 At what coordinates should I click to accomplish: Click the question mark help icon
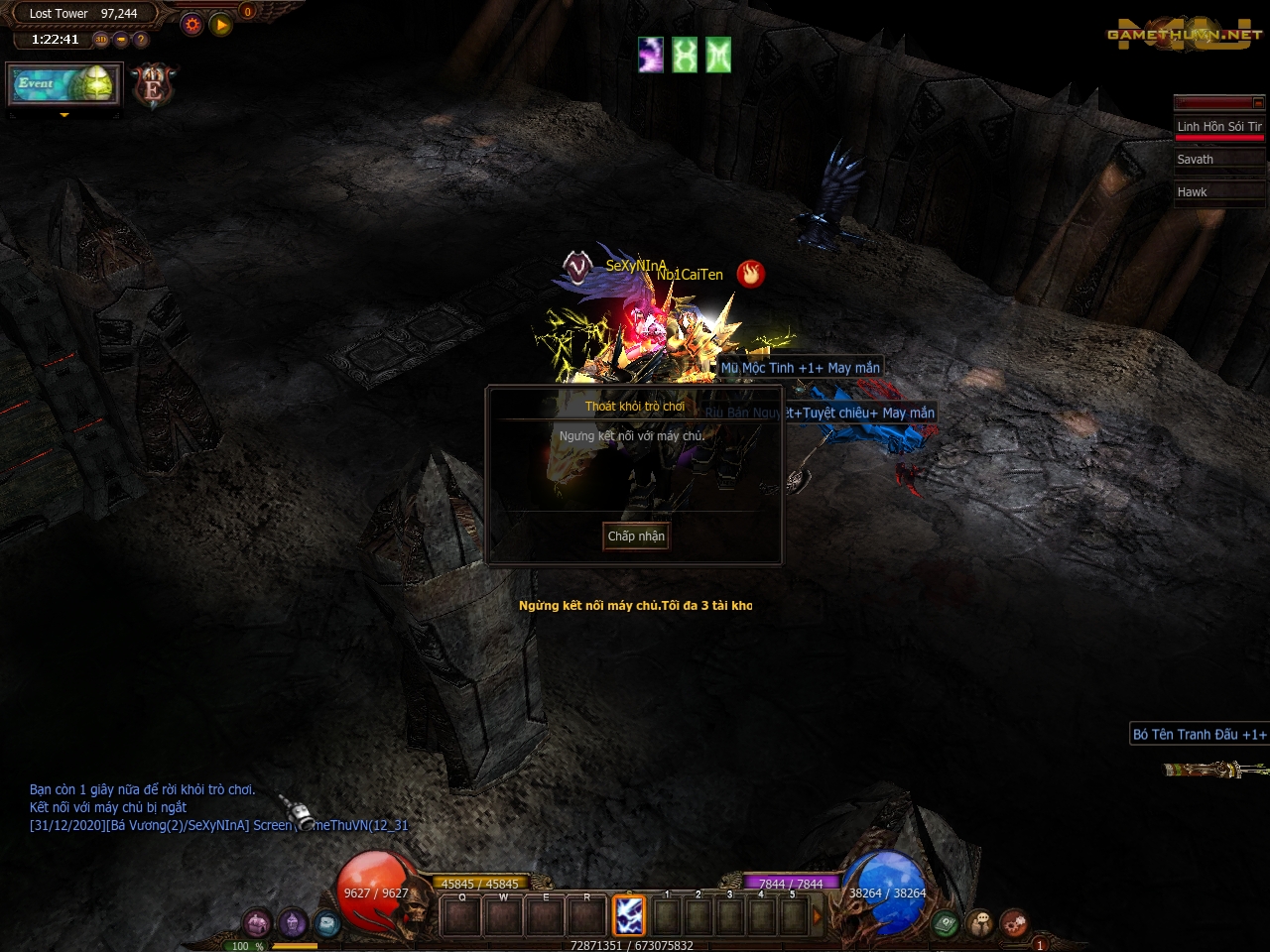click(139, 39)
